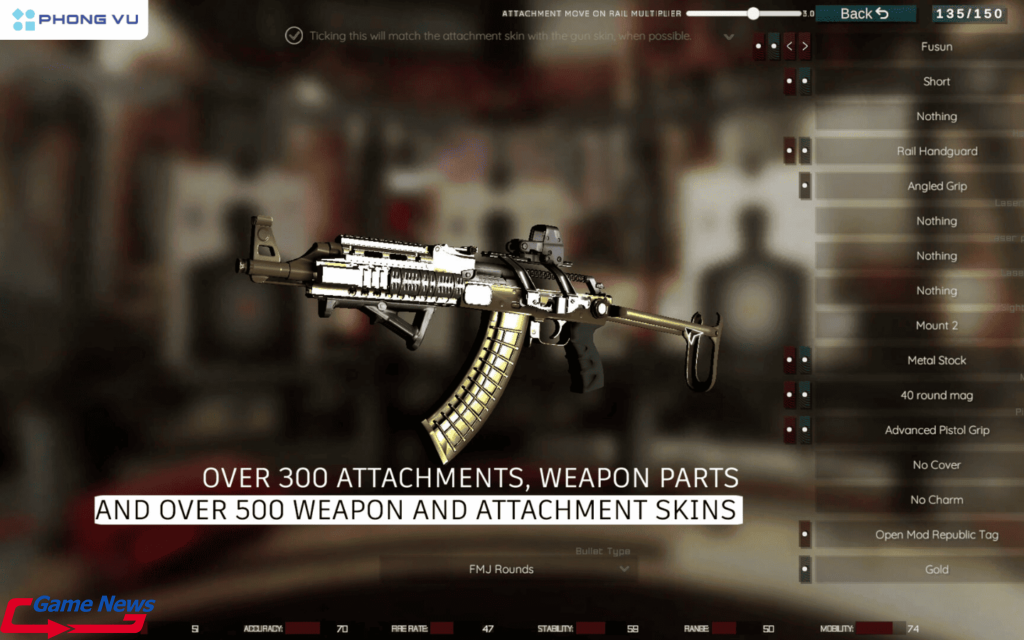This screenshot has width=1024, height=640.
Task: Click the Back button
Action: tap(864, 13)
